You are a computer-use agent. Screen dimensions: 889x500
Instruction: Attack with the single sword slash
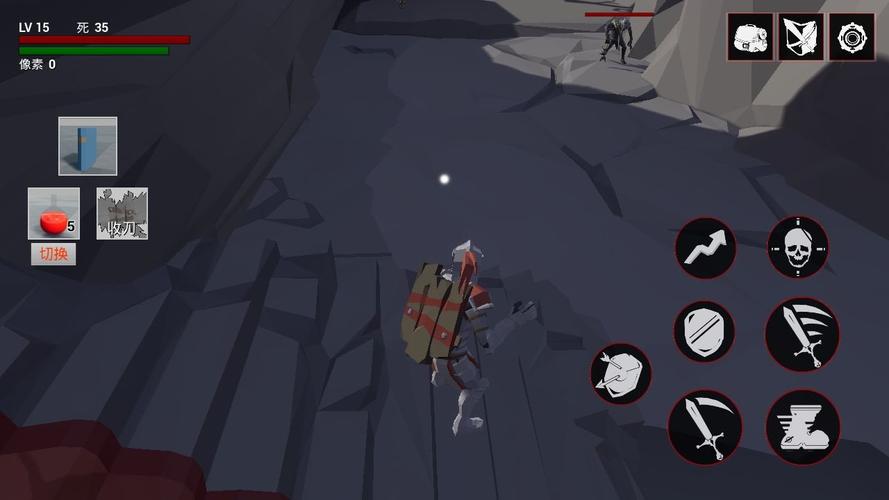(705, 427)
